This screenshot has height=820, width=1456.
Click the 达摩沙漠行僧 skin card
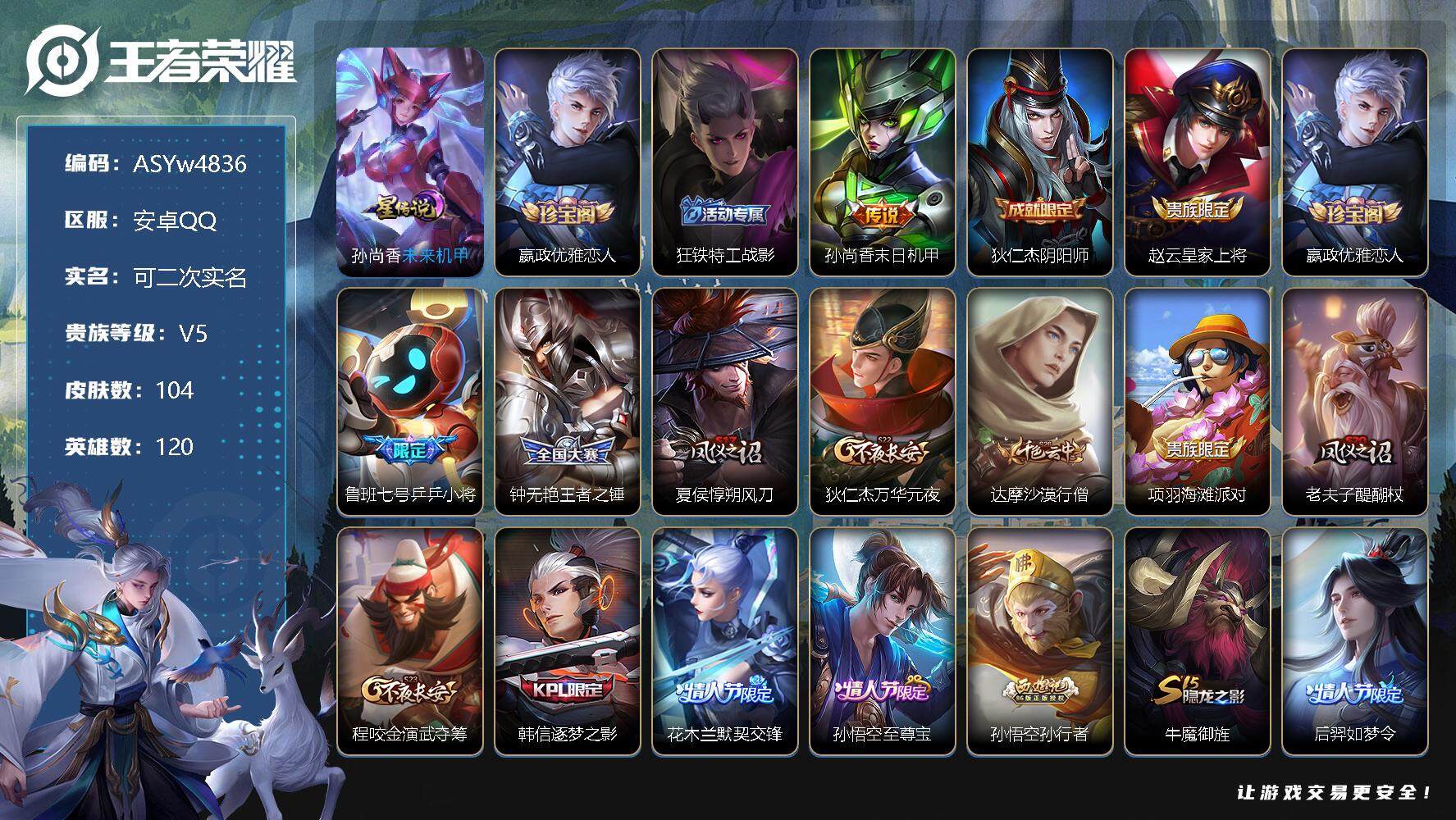(x=1040, y=401)
